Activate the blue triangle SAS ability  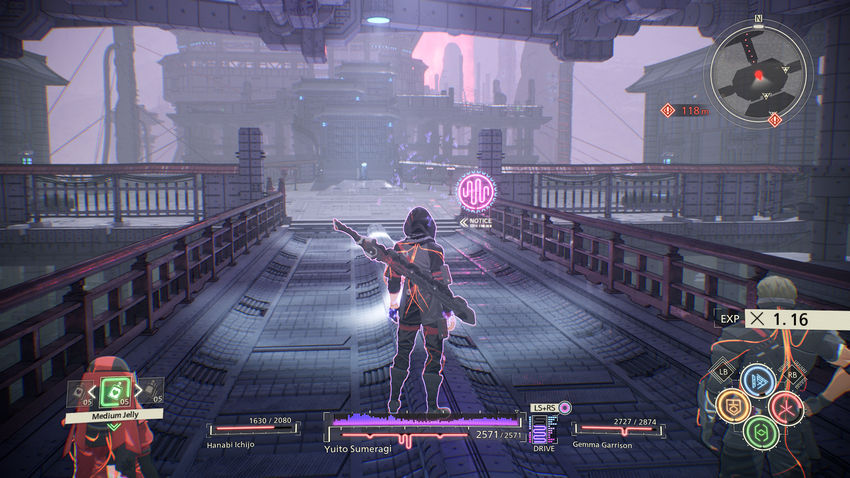[758, 381]
